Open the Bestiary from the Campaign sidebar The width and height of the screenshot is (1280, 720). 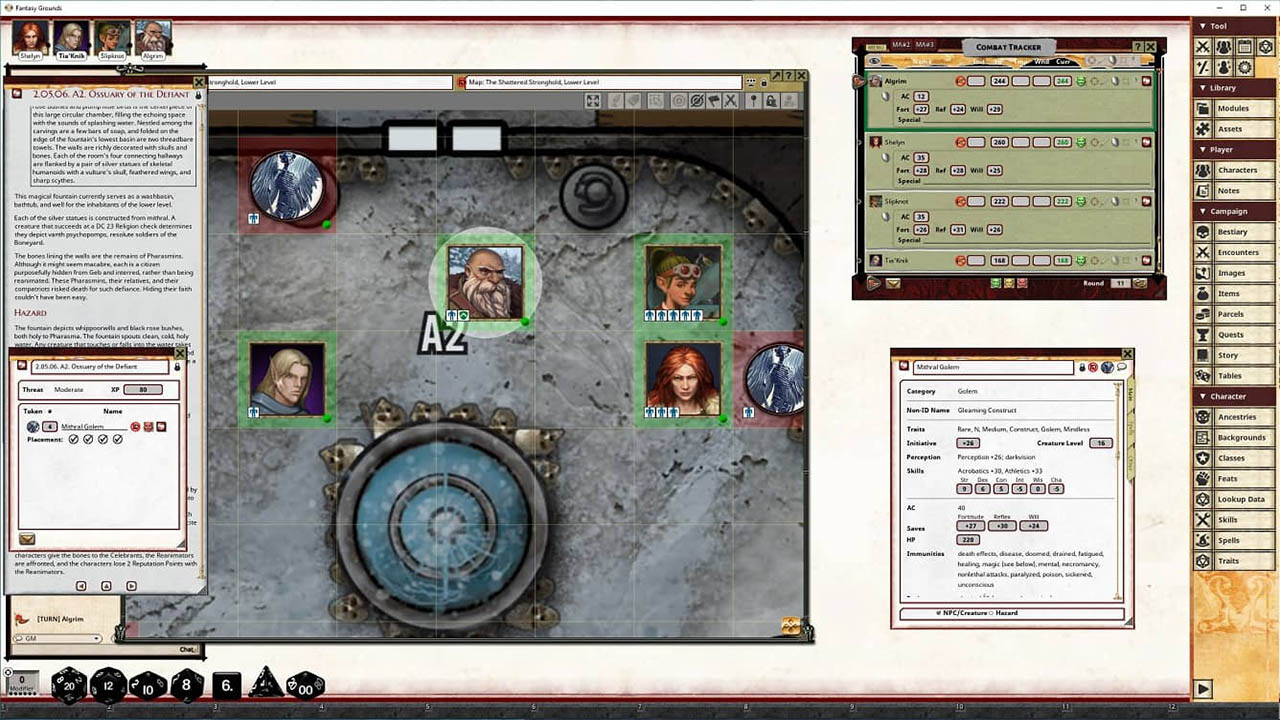click(1232, 232)
